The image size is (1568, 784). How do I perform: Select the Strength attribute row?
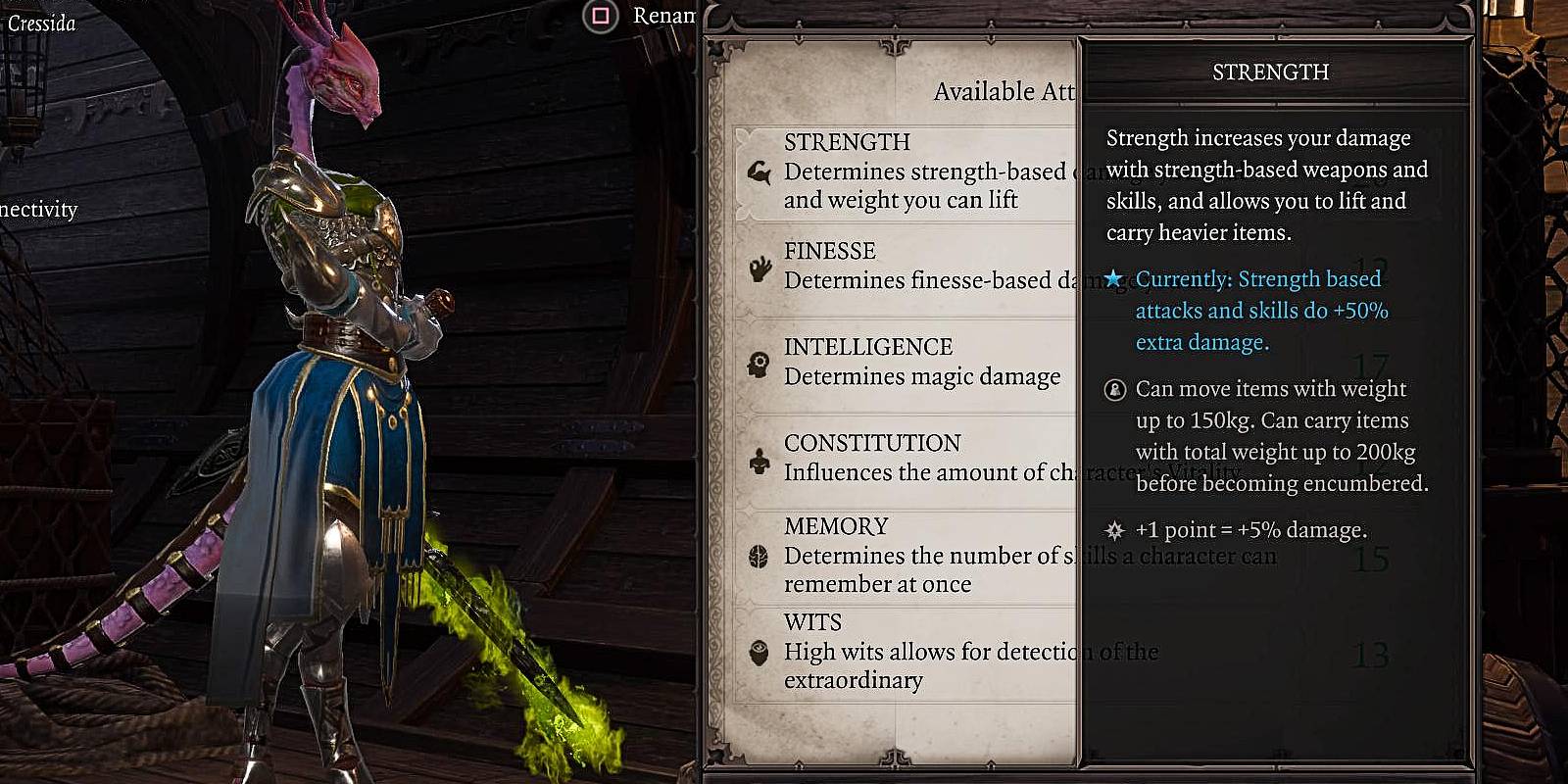pyautogui.click(x=902, y=171)
